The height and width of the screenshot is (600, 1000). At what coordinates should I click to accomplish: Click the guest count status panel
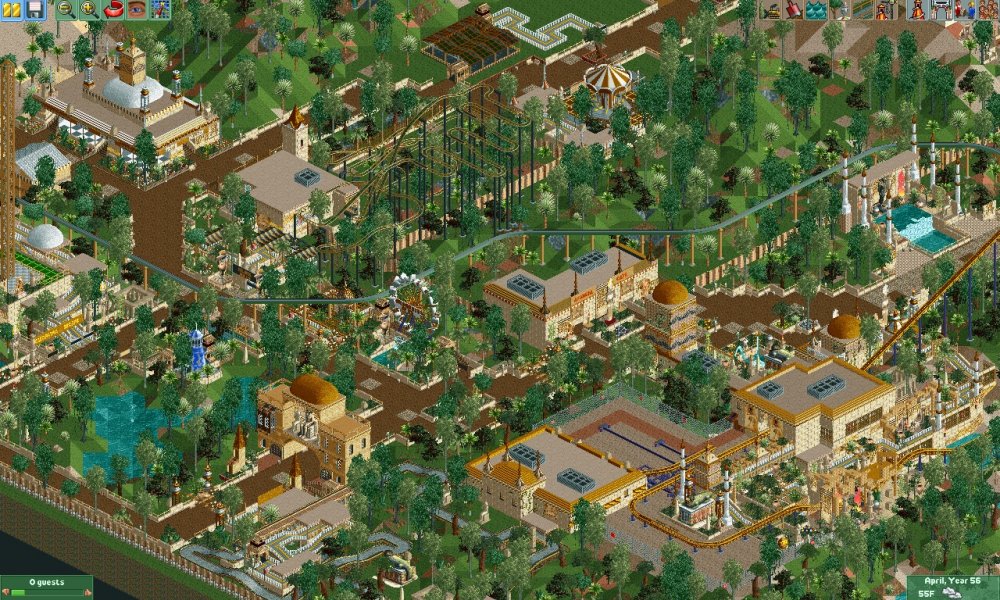[x=46, y=586]
